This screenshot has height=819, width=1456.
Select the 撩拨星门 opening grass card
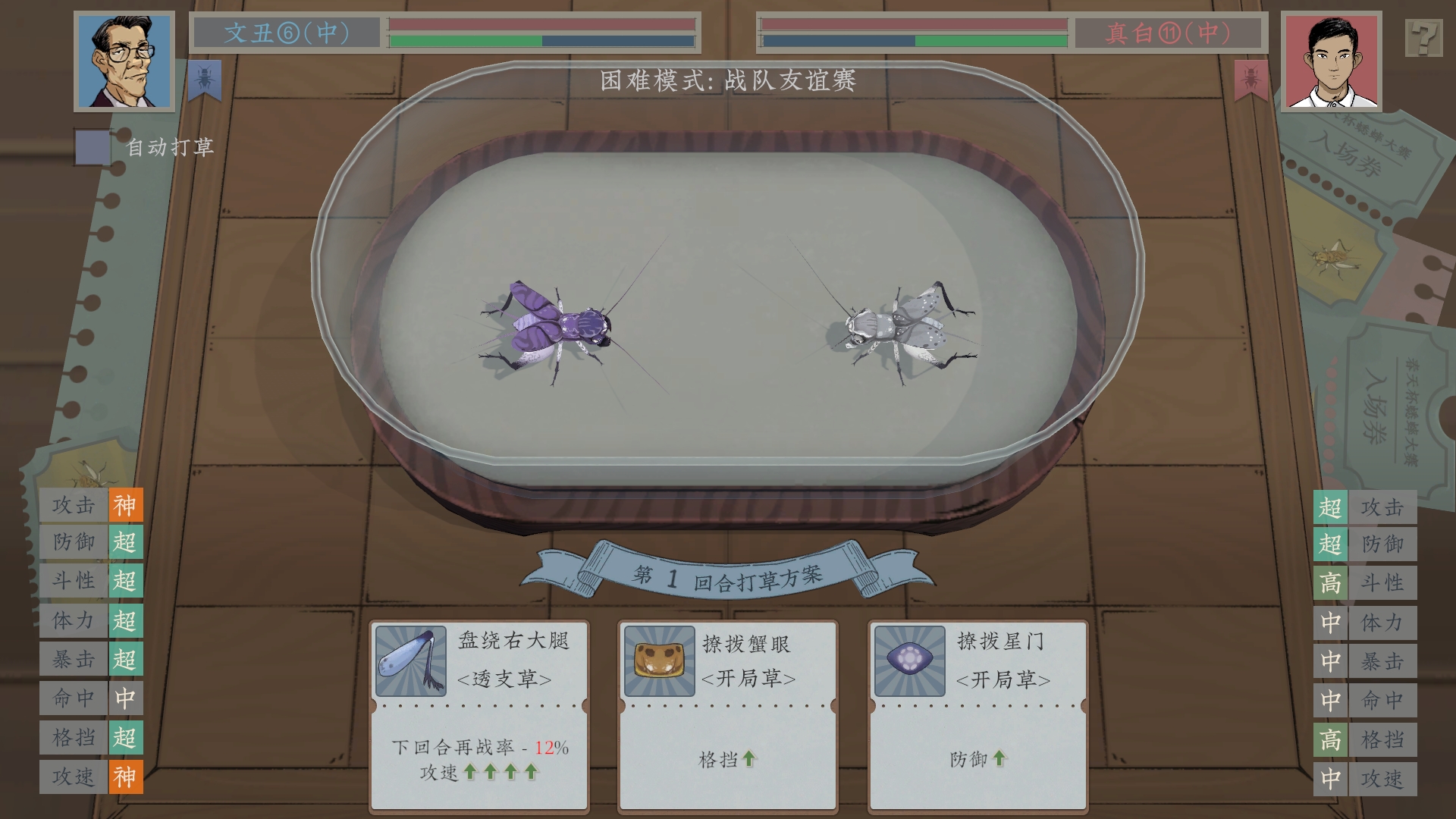coord(978,713)
